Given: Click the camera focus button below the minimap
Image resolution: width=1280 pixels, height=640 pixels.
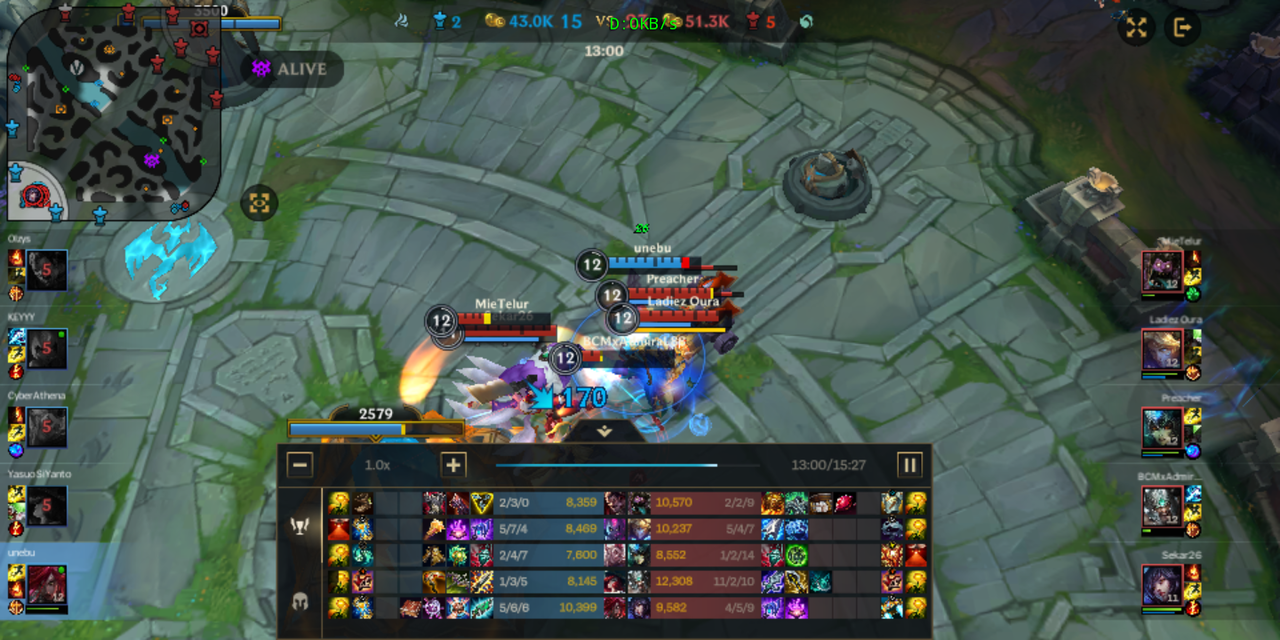Looking at the screenshot, I should (x=259, y=203).
